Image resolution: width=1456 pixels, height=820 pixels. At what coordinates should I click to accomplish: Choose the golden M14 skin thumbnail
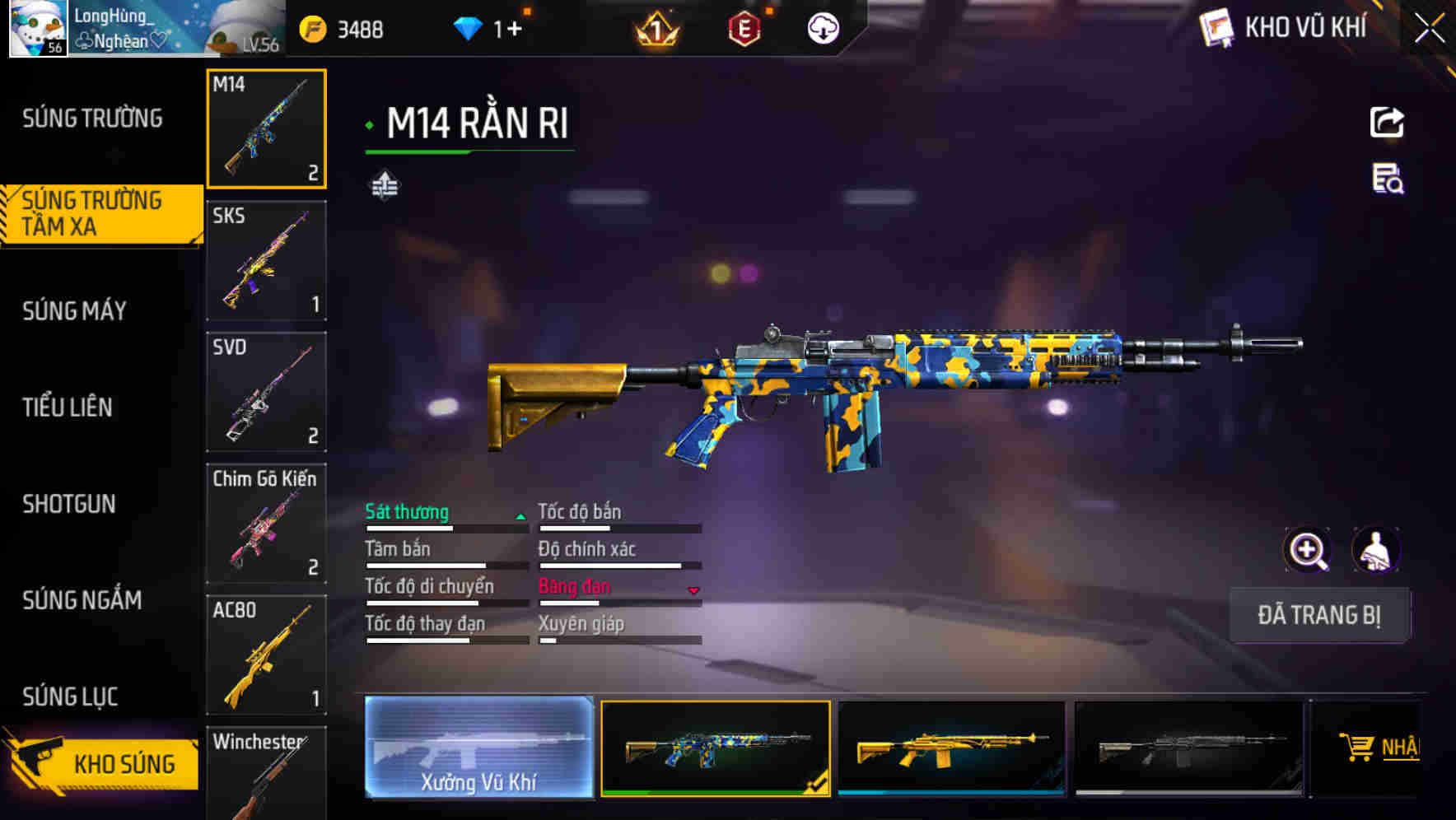(x=951, y=748)
